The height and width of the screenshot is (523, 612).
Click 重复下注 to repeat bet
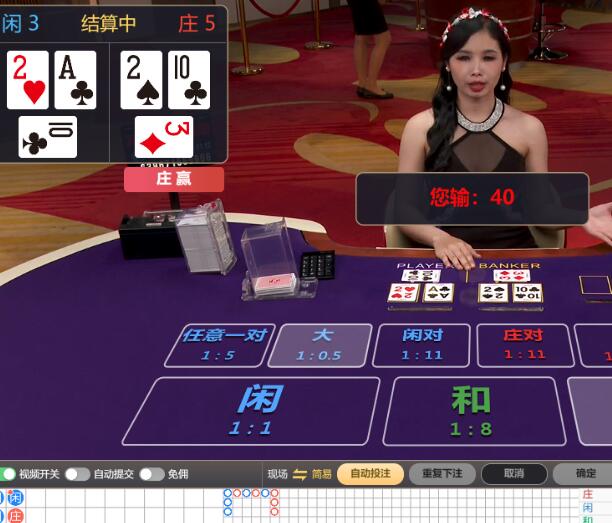click(x=442, y=474)
